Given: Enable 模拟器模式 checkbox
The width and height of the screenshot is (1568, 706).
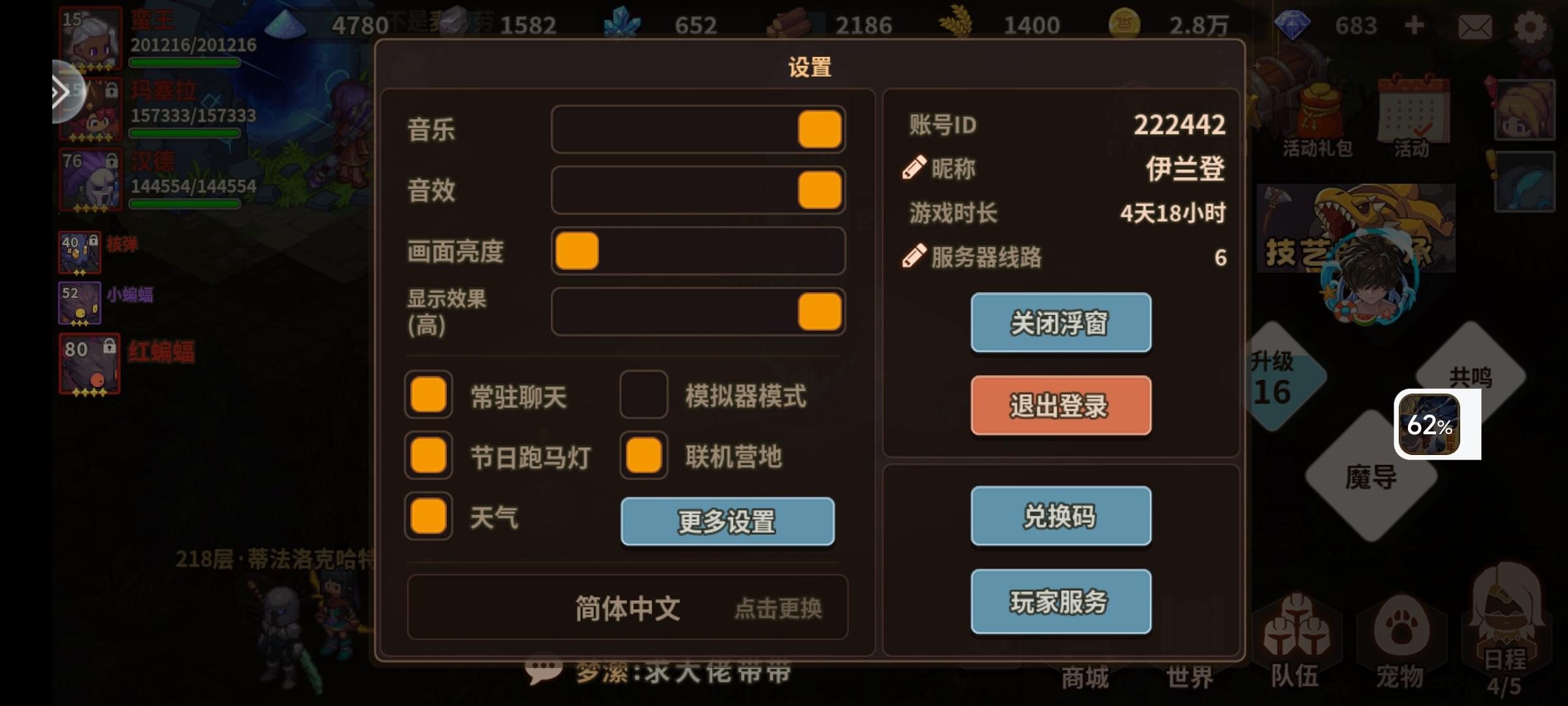Looking at the screenshot, I should pyautogui.click(x=643, y=395).
